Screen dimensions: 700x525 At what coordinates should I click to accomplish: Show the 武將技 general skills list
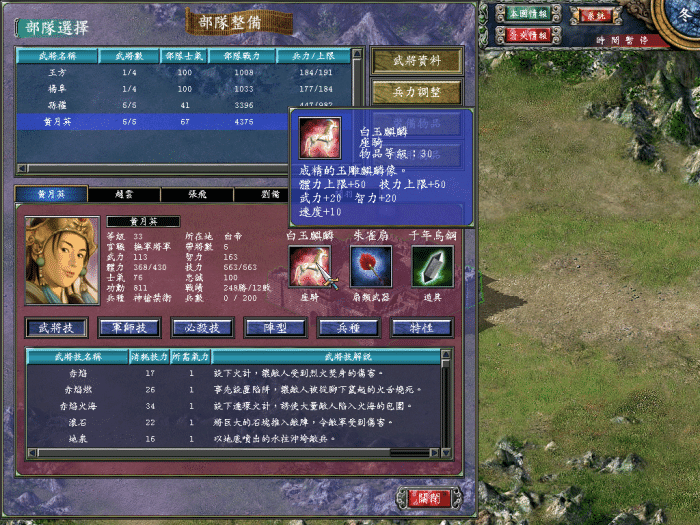[58, 327]
